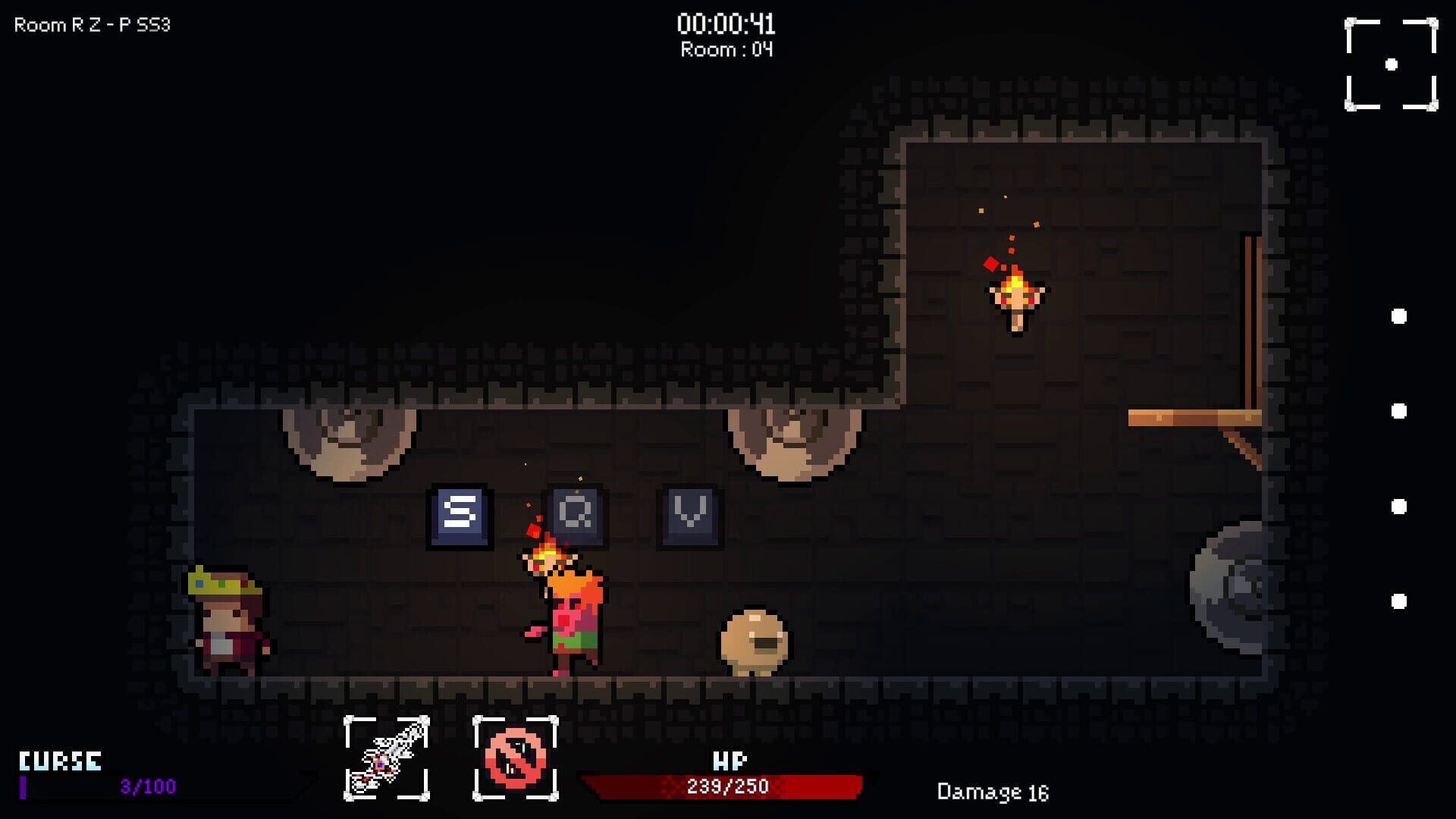
Task: Expand the Room R Z - P SS3 label
Action: click(93, 24)
